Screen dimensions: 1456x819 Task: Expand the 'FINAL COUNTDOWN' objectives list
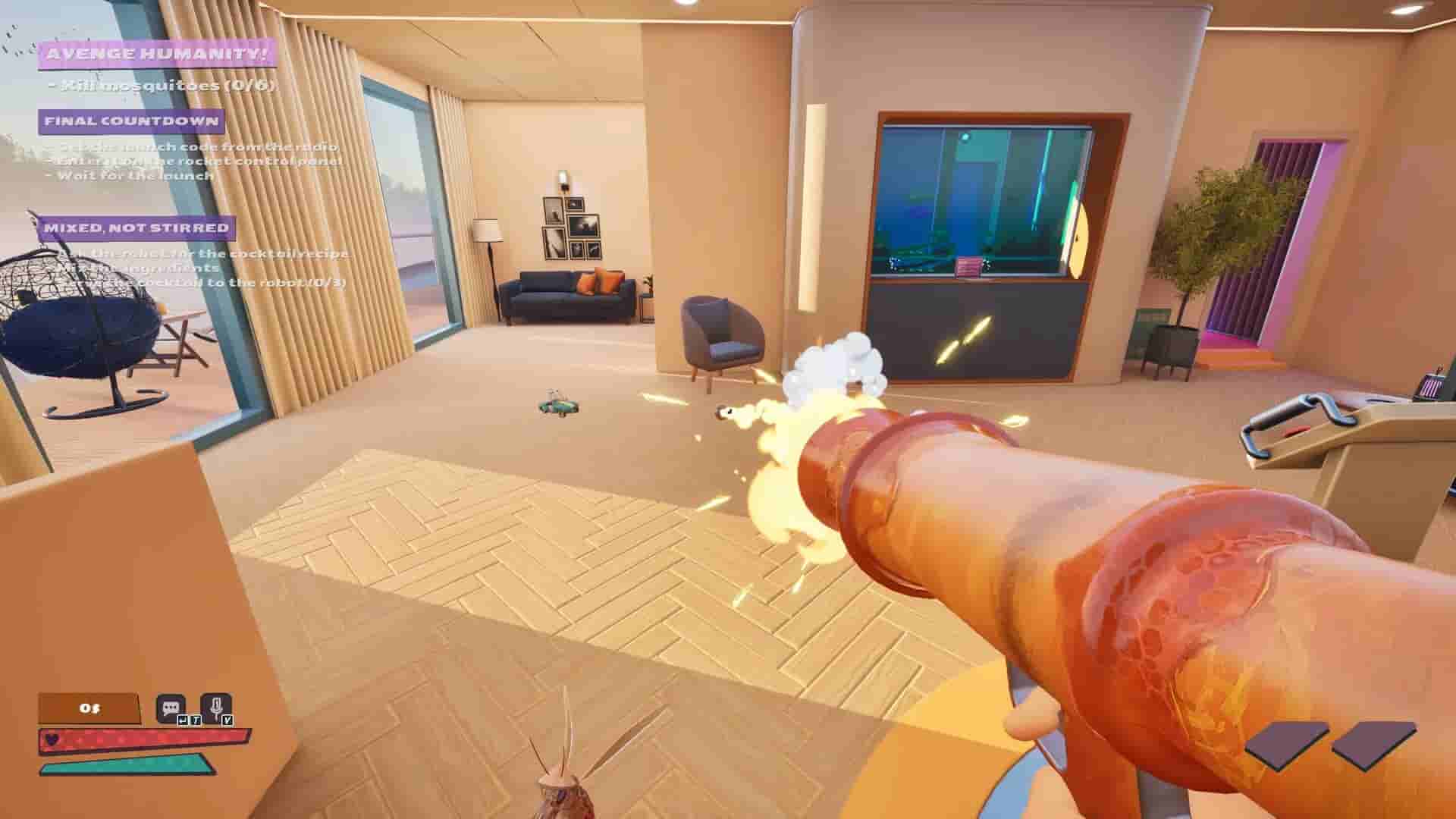click(x=131, y=121)
